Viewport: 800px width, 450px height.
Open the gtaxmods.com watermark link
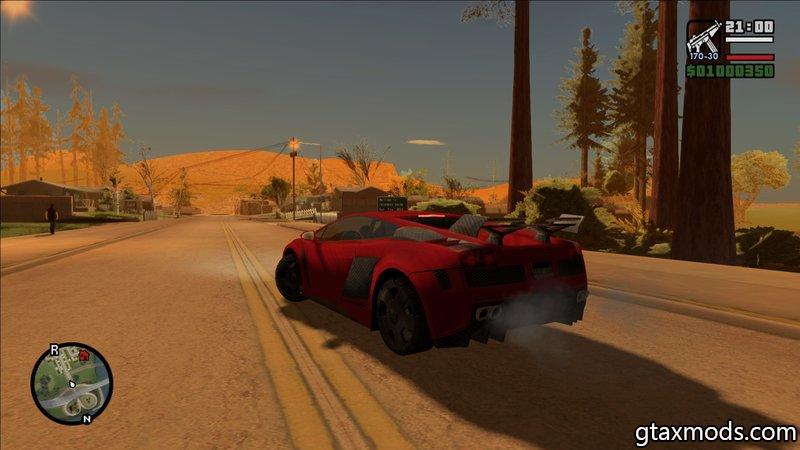click(x=715, y=433)
